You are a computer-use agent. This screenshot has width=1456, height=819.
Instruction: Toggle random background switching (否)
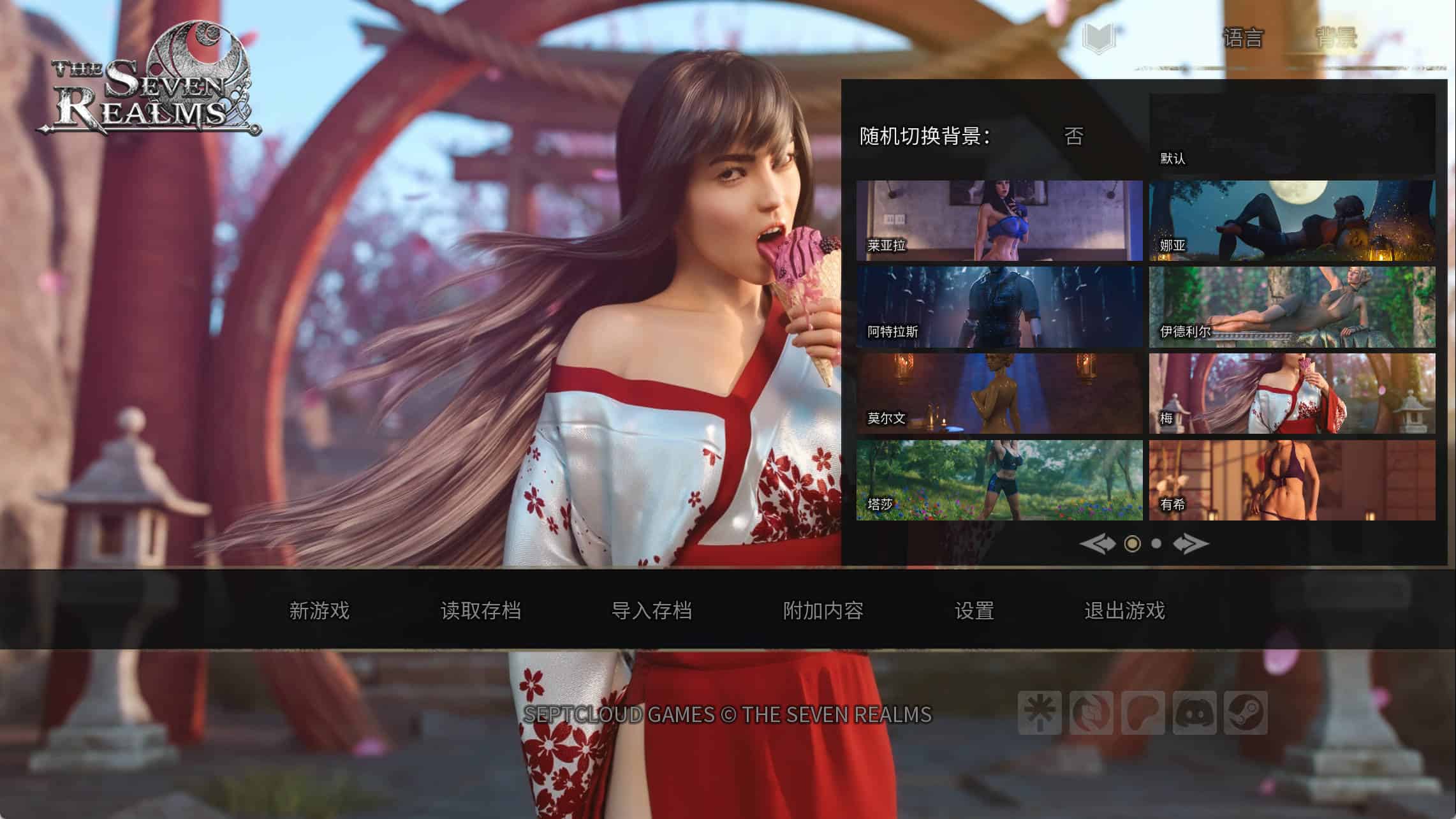coord(1073,136)
